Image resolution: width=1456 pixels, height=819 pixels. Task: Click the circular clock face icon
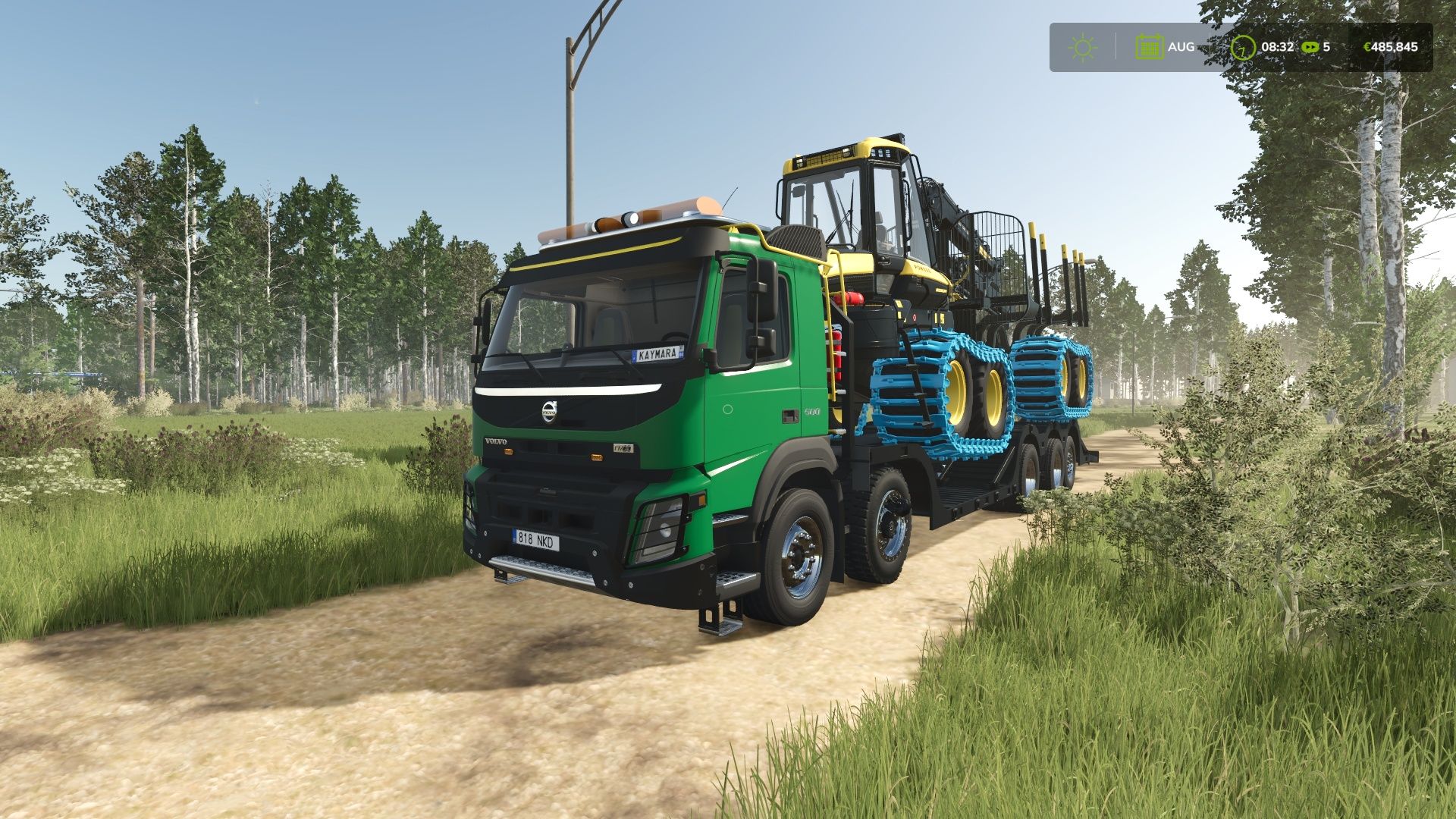1244,46
